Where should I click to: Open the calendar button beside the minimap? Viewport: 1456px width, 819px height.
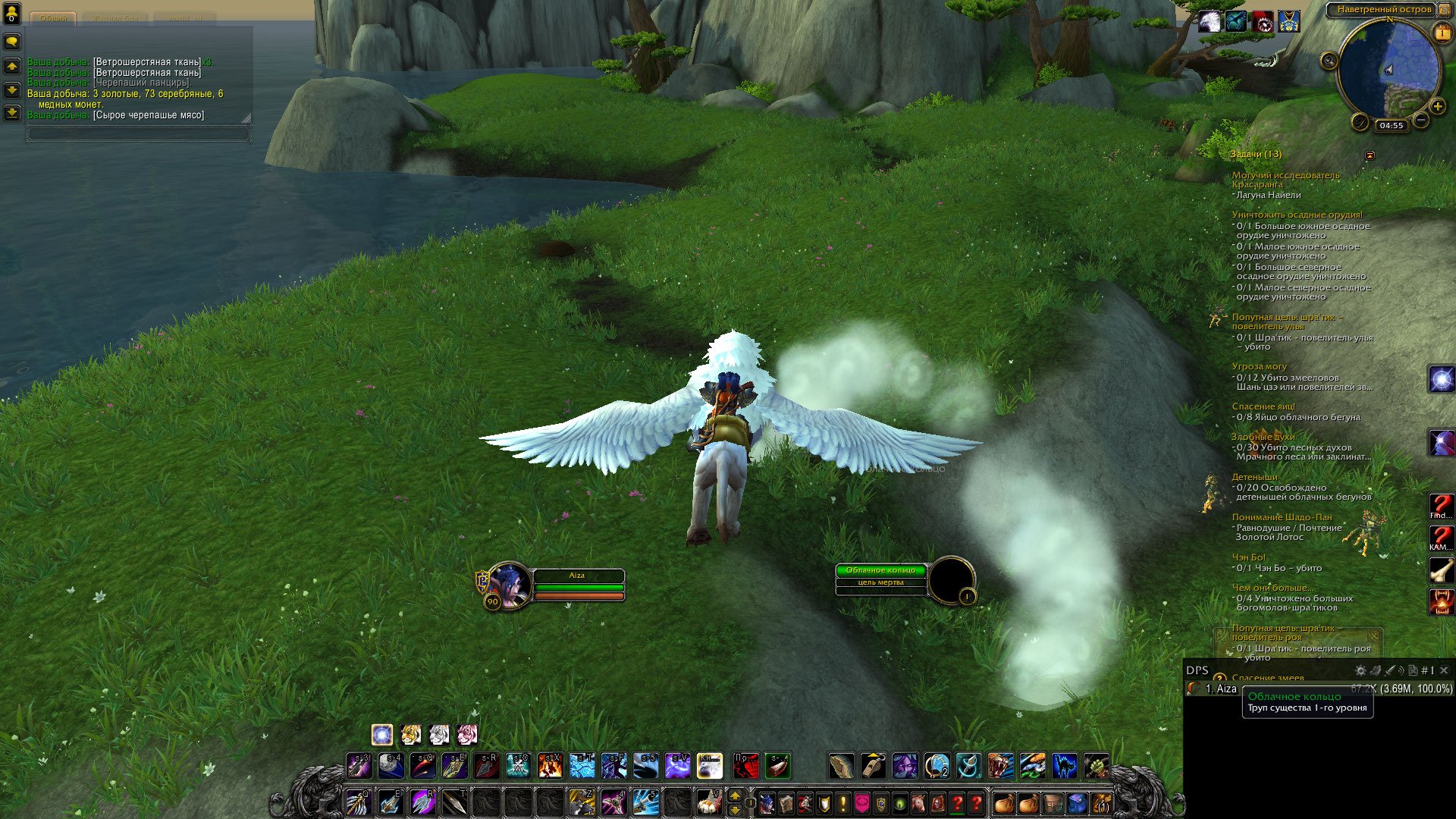[x=1442, y=33]
